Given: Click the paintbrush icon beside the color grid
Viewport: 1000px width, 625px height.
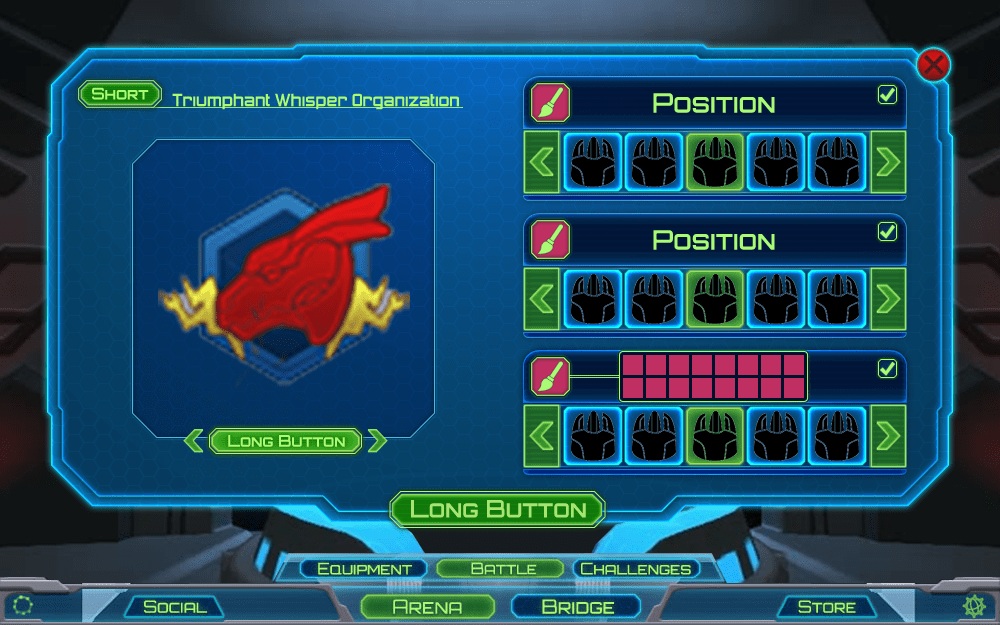Looking at the screenshot, I should click(x=549, y=376).
